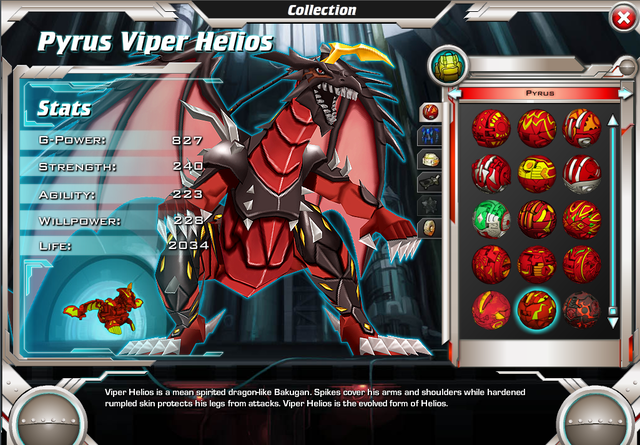Select the dark grey Bakugan ball

(x=582, y=309)
